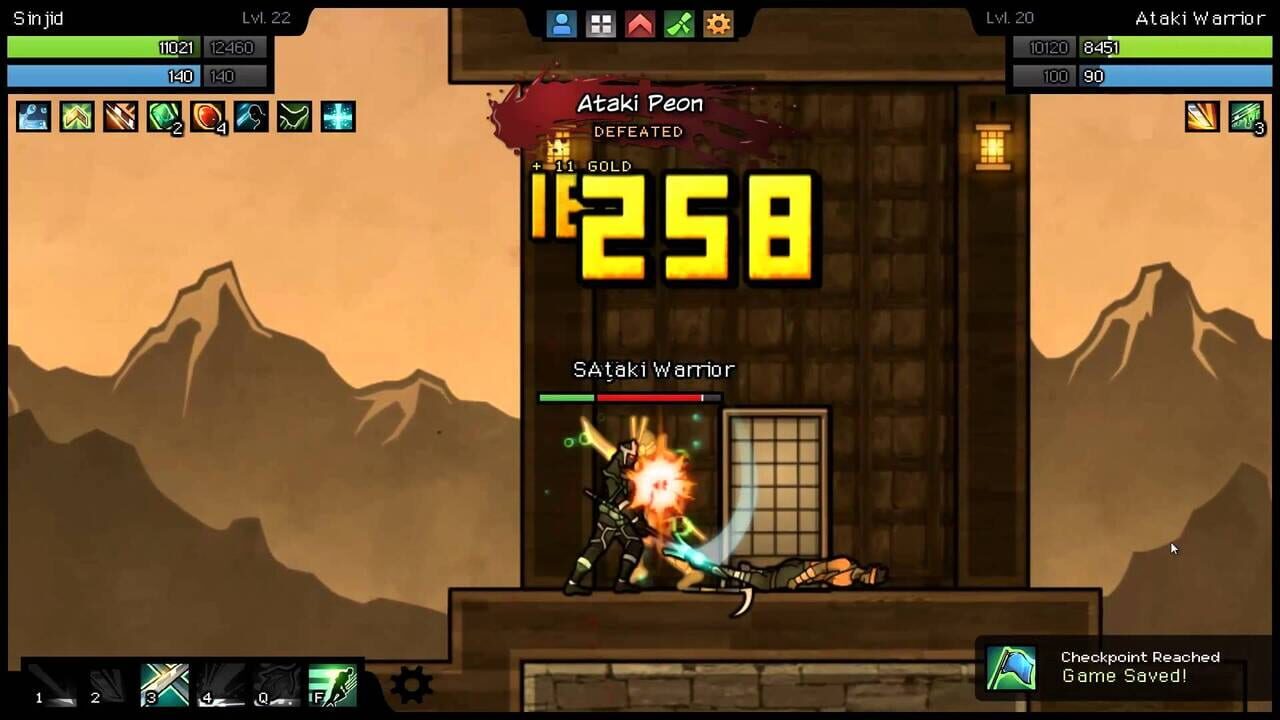The width and height of the screenshot is (1280, 720).
Task: Open the green scroll quest icon
Action: click(679, 23)
